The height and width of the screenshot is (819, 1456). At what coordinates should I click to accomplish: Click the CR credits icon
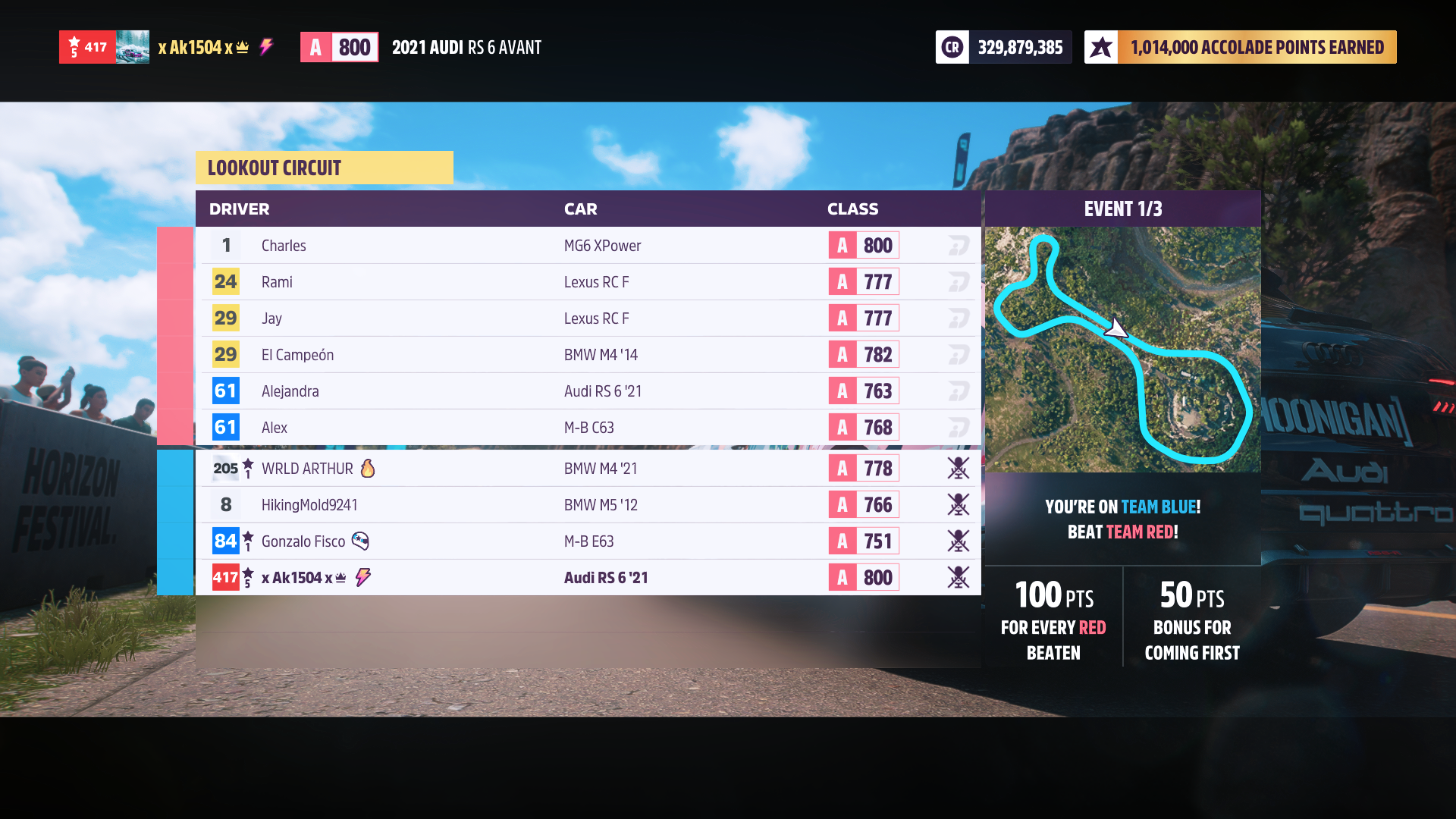point(952,46)
